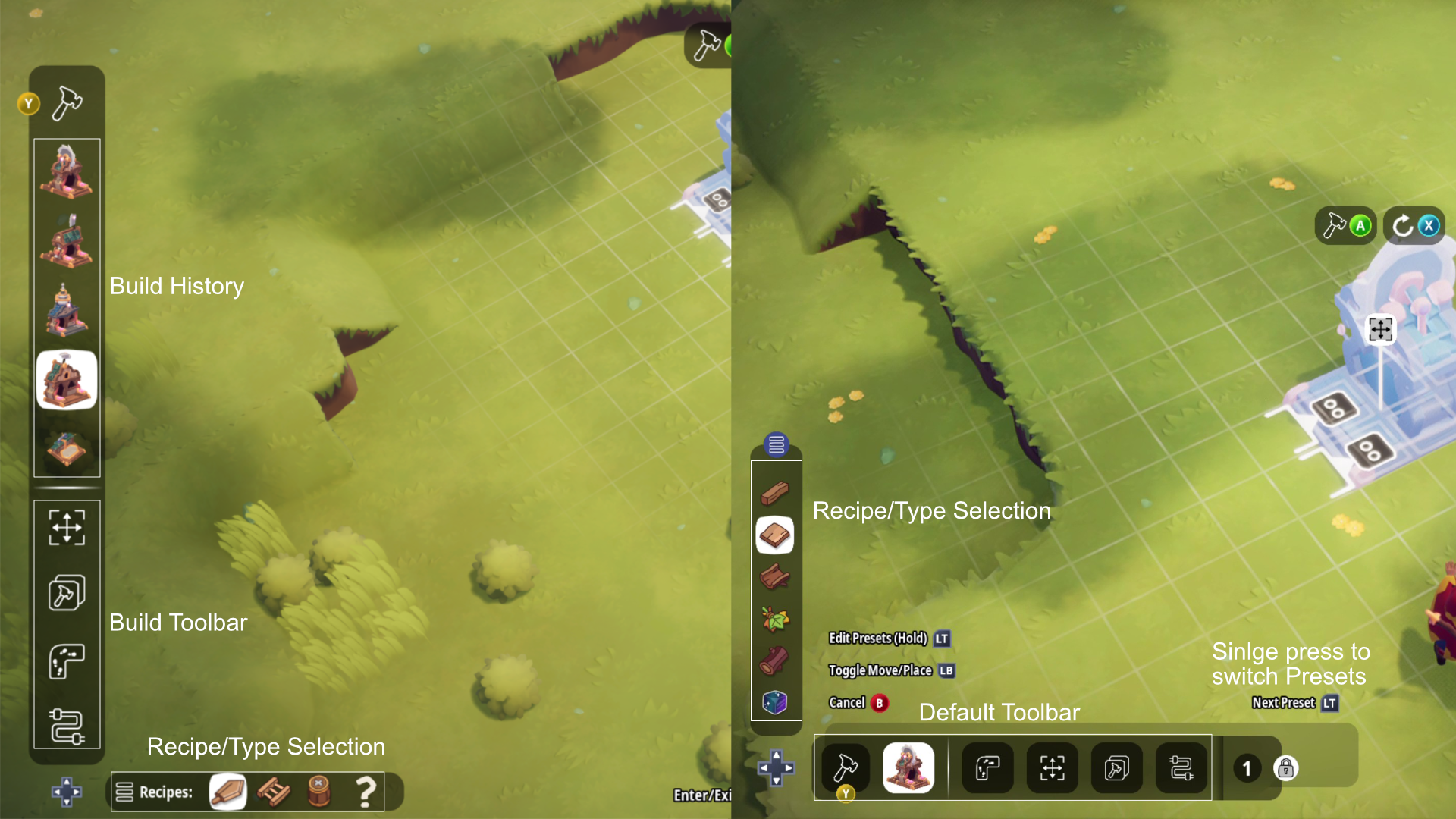Viewport: 1456px width, 819px height.
Task: Select the path tool in vertical Build Toolbar
Action: click(67, 661)
